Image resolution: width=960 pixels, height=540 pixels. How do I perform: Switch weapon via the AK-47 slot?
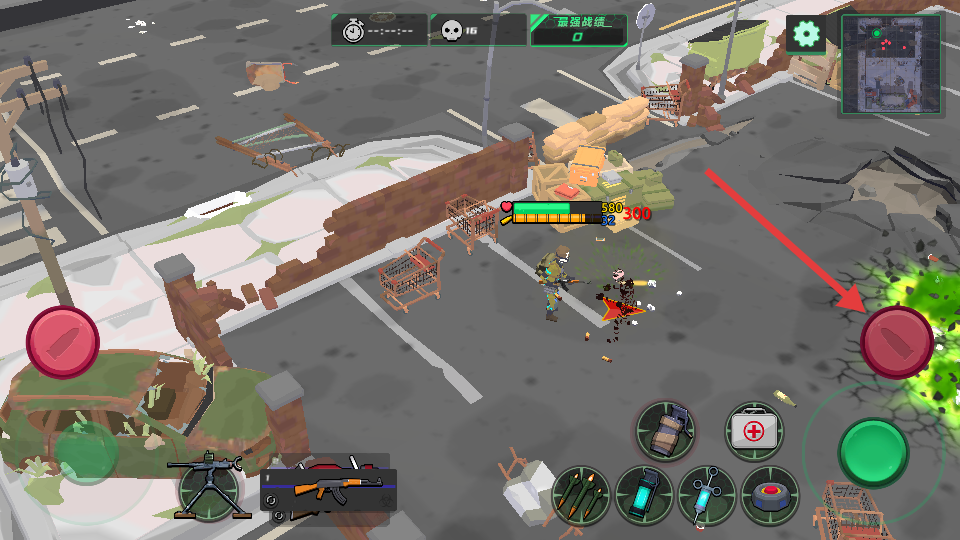tap(328, 489)
